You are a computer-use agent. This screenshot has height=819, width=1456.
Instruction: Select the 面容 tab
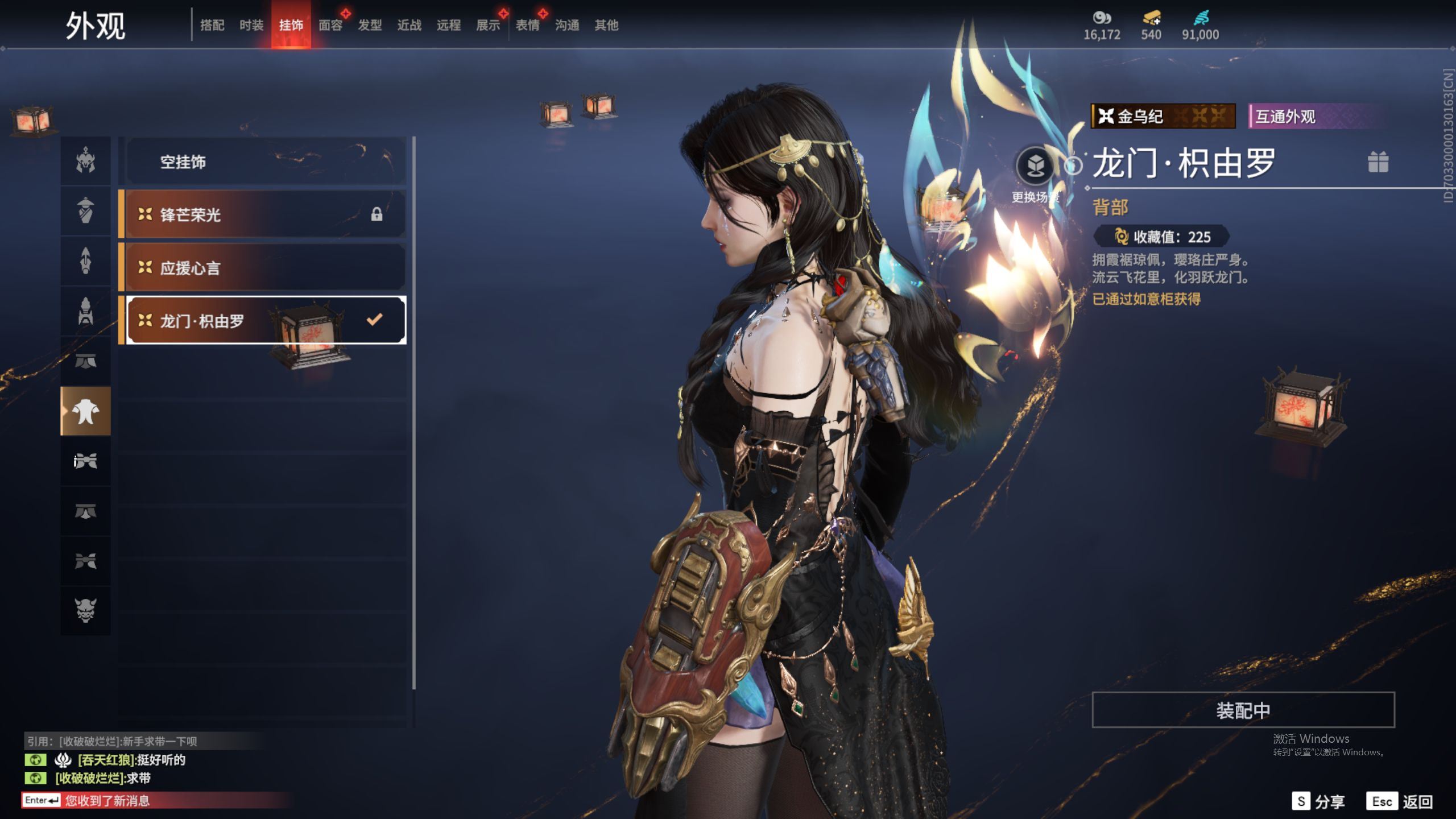[x=330, y=25]
